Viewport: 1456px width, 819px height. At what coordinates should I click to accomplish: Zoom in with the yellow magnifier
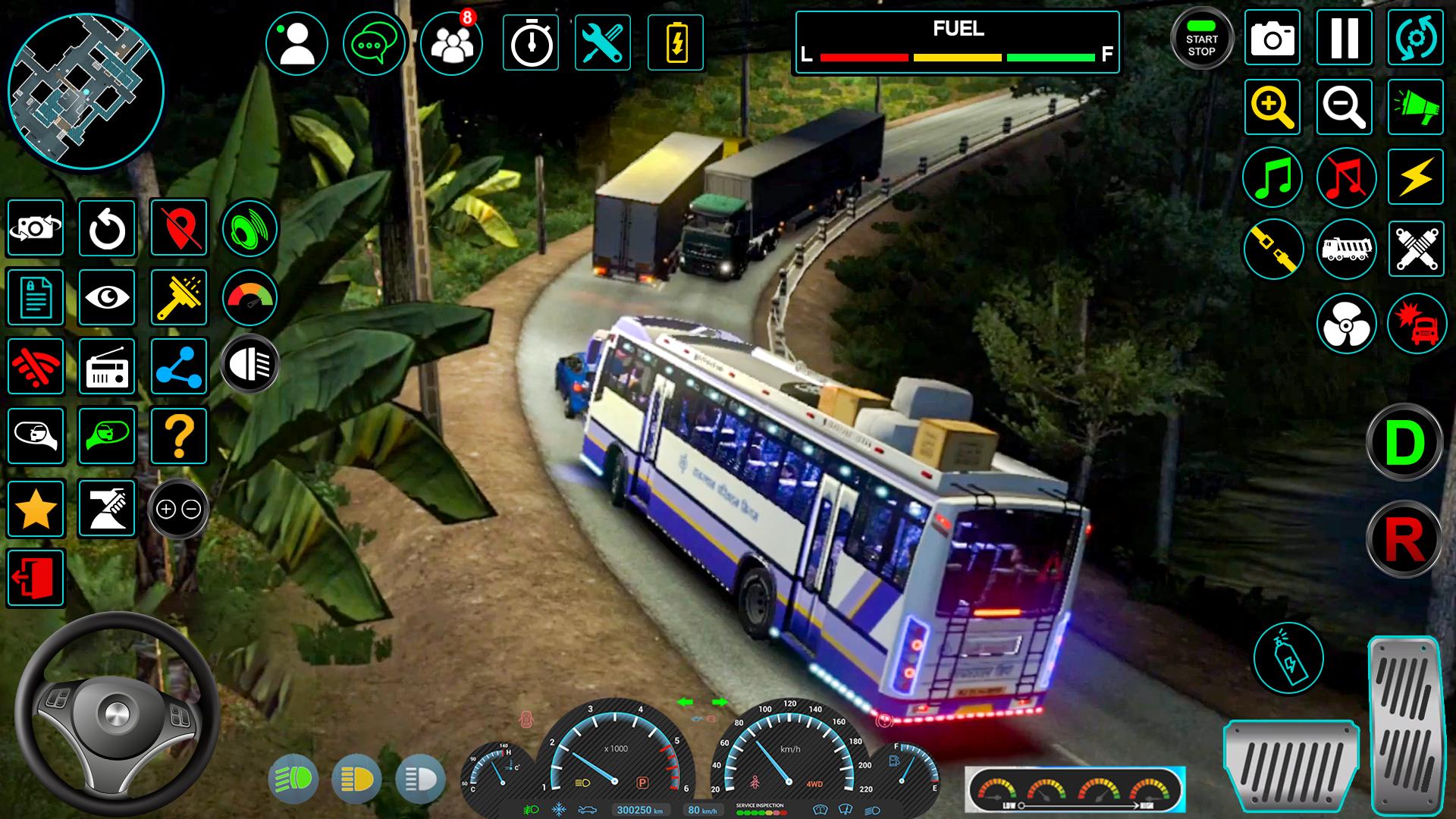[1272, 107]
